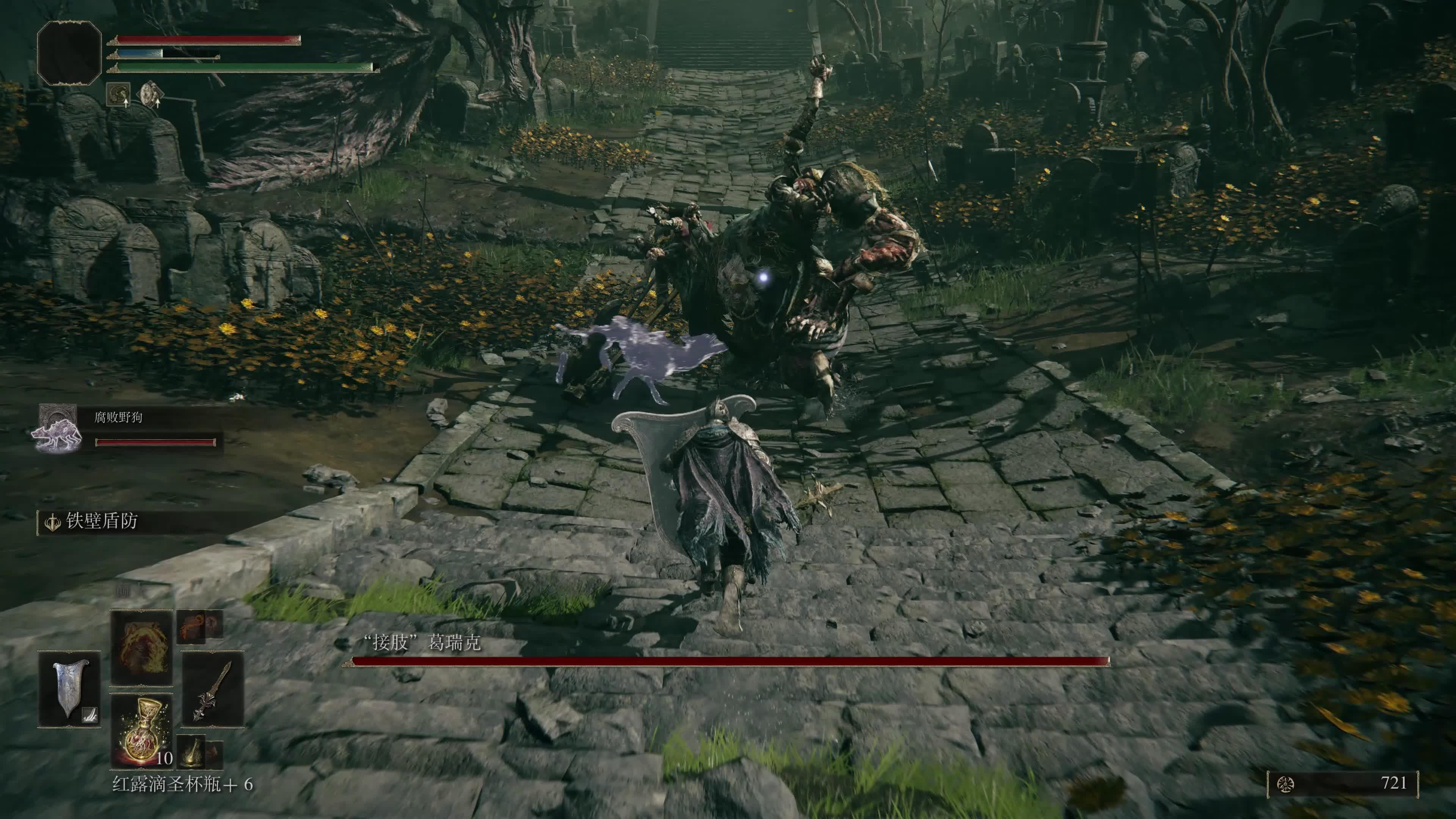Click the empty octagonal emblem frame
This screenshot has width=1456, height=819.
pos(69,54)
